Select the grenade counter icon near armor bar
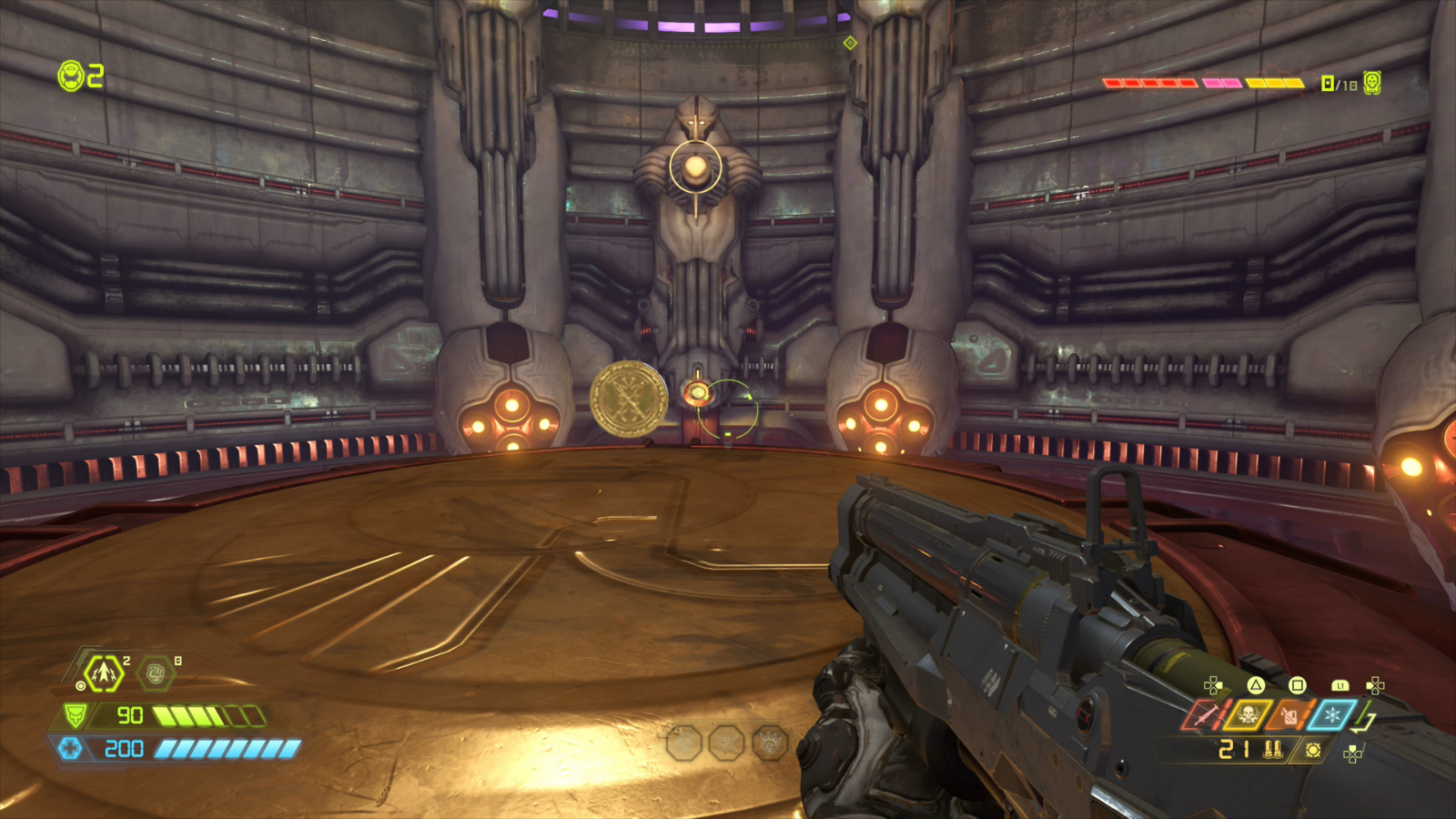The image size is (1456, 819). (x=103, y=672)
